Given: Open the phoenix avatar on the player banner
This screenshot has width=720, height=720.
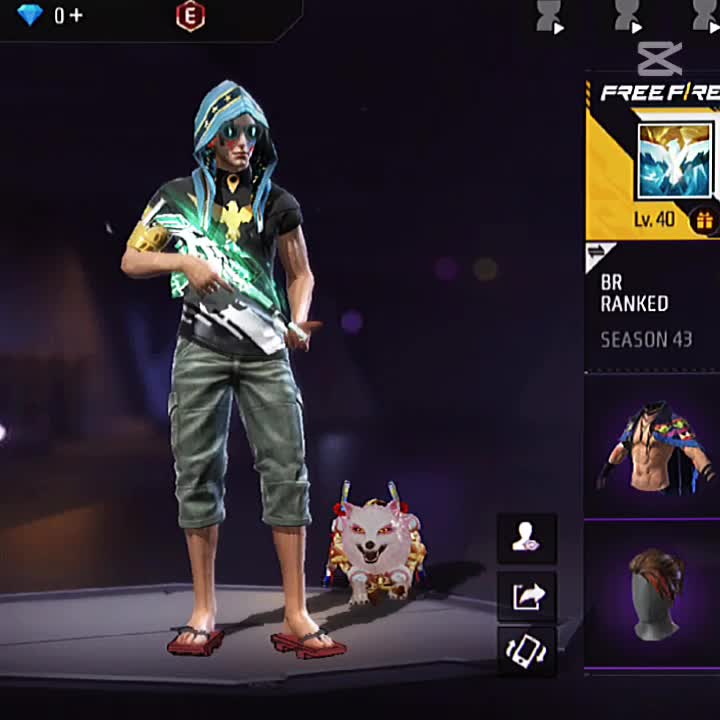Looking at the screenshot, I should tap(674, 160).
